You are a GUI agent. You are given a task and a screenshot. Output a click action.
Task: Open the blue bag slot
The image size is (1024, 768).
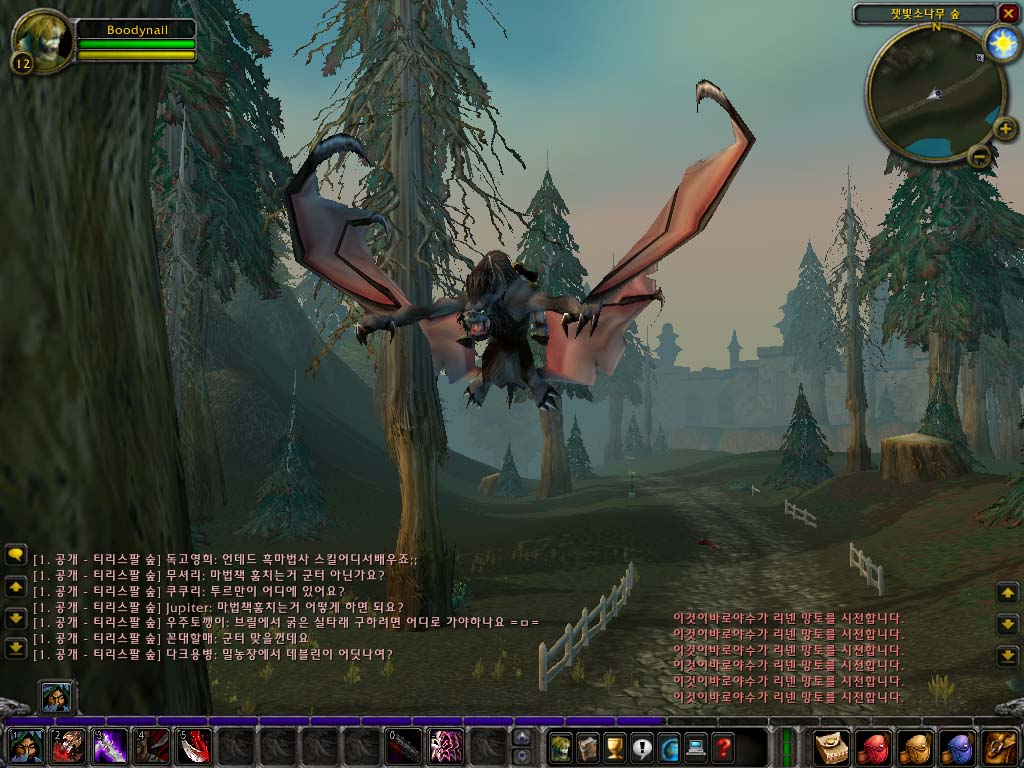pos(959,746)
